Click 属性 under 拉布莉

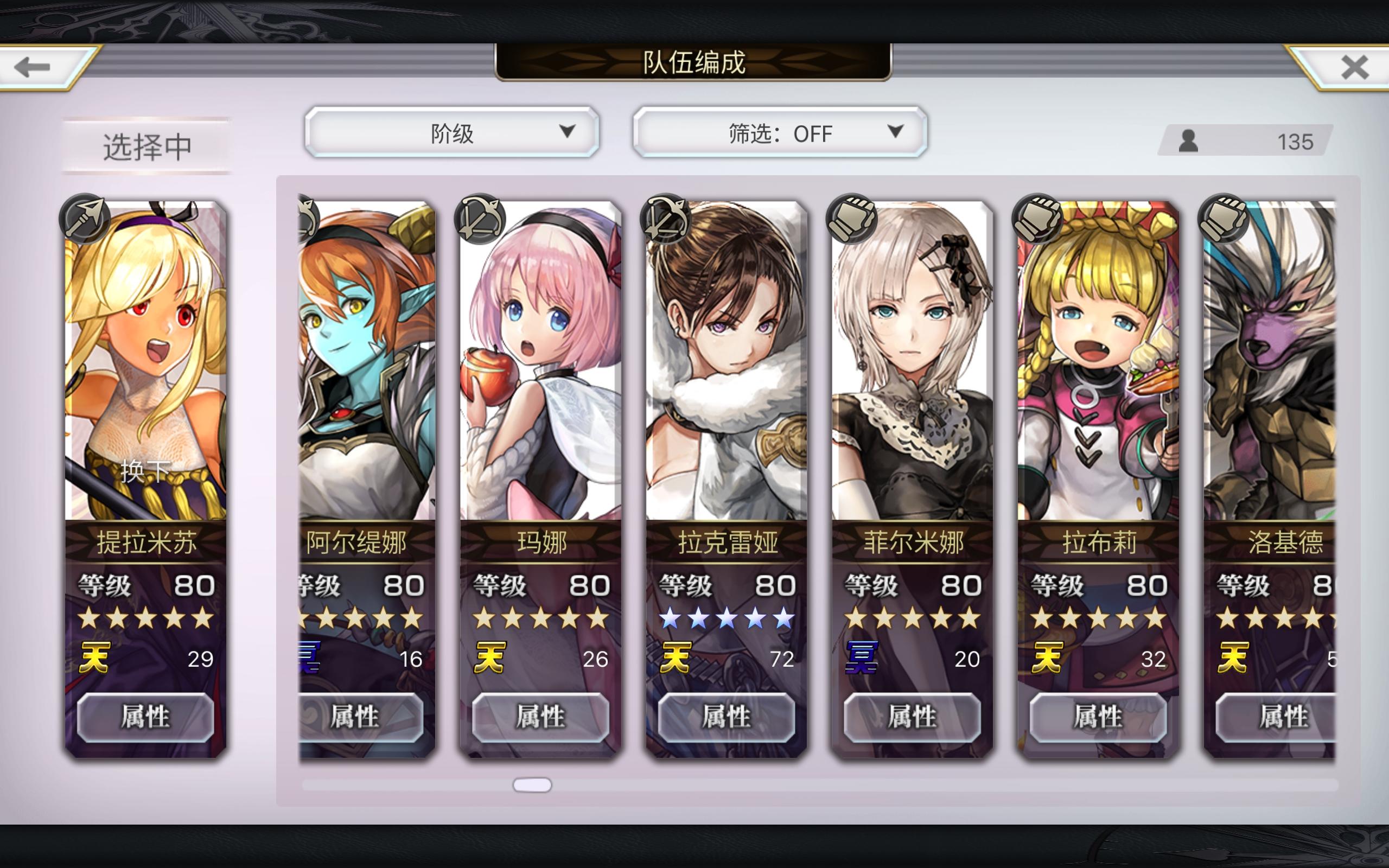coord(1099,717)
